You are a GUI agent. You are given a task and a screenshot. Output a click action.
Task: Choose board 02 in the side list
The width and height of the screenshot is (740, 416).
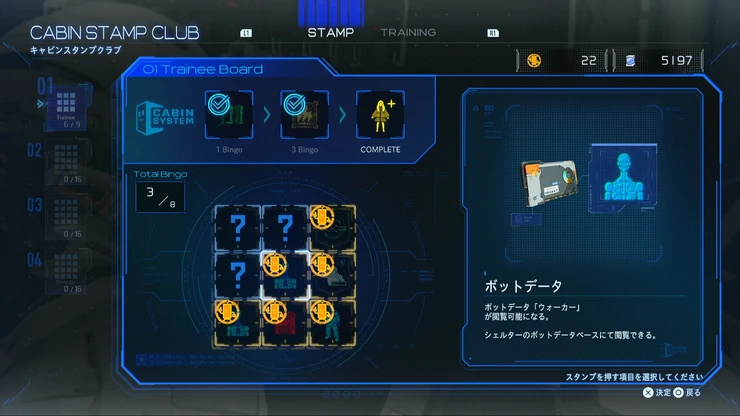click(x=67, y=164)
